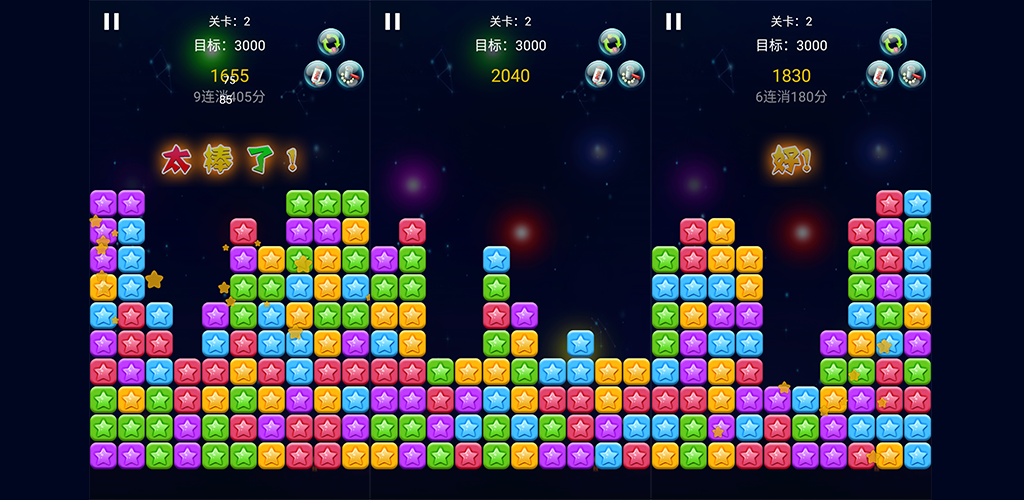Use the green shuffle arrows power-up beside score 1655
This screenshot has width=1024, height=500.
[x=331, y=43]
